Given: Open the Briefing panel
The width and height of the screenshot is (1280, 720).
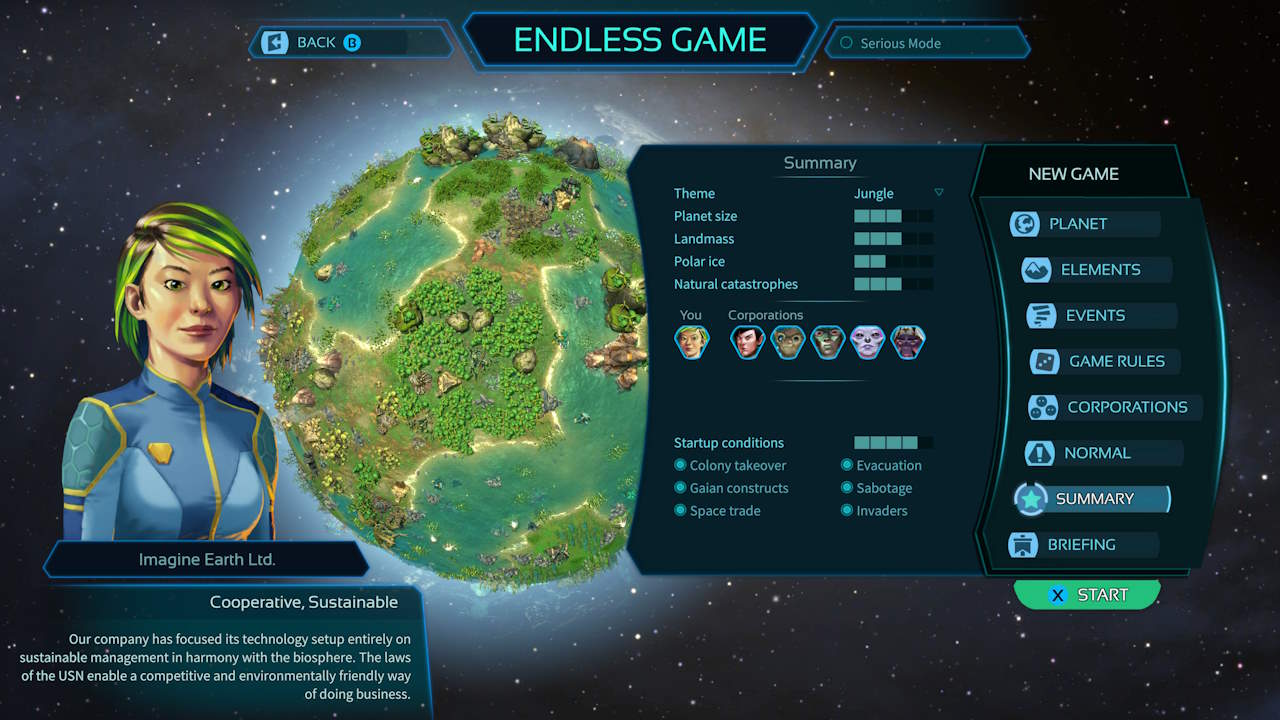Looking at the screenshot, I should [x=1085, y=544].
